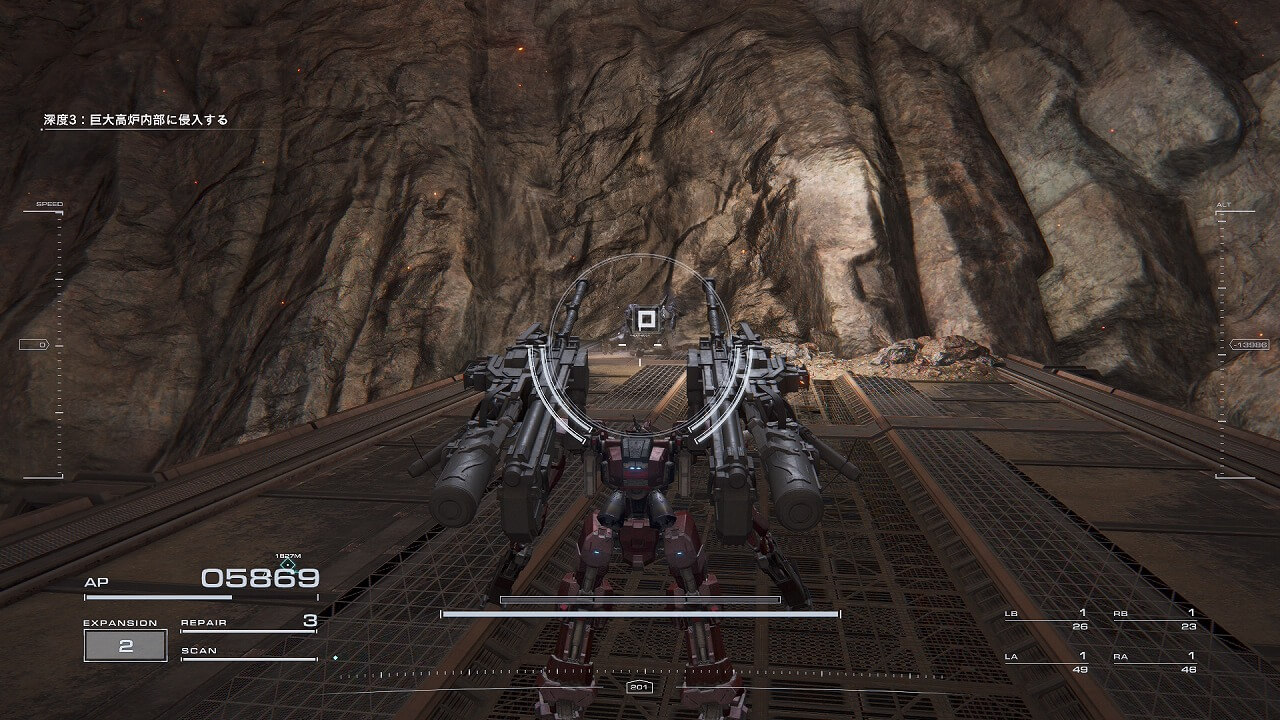Click the square target lock-on marker

coord(645,320)
